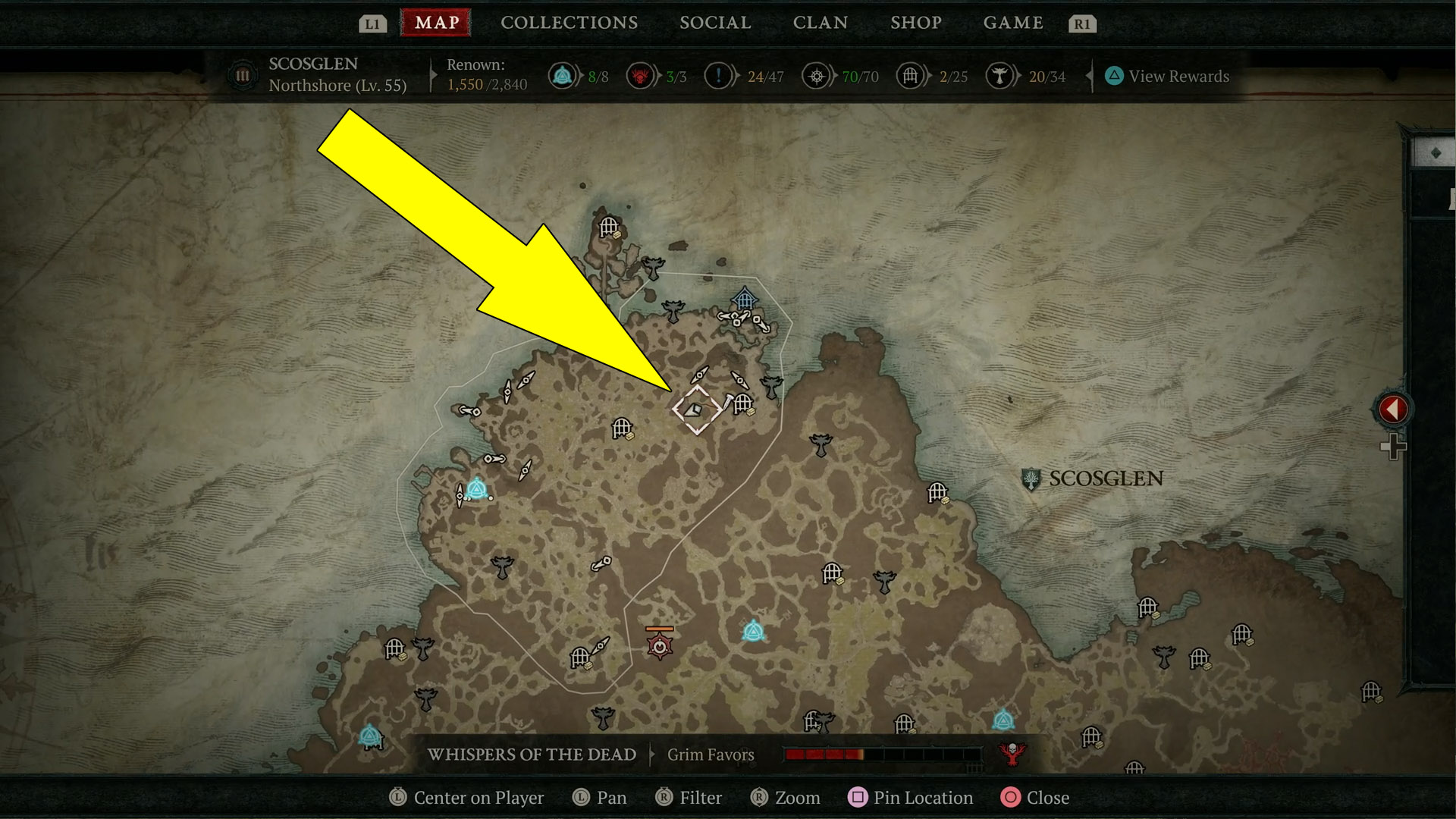Viewport: 1456px width, 819px height.
Task: Click the areas discovered icon showing 70/70
Action: tap(817, 76)
